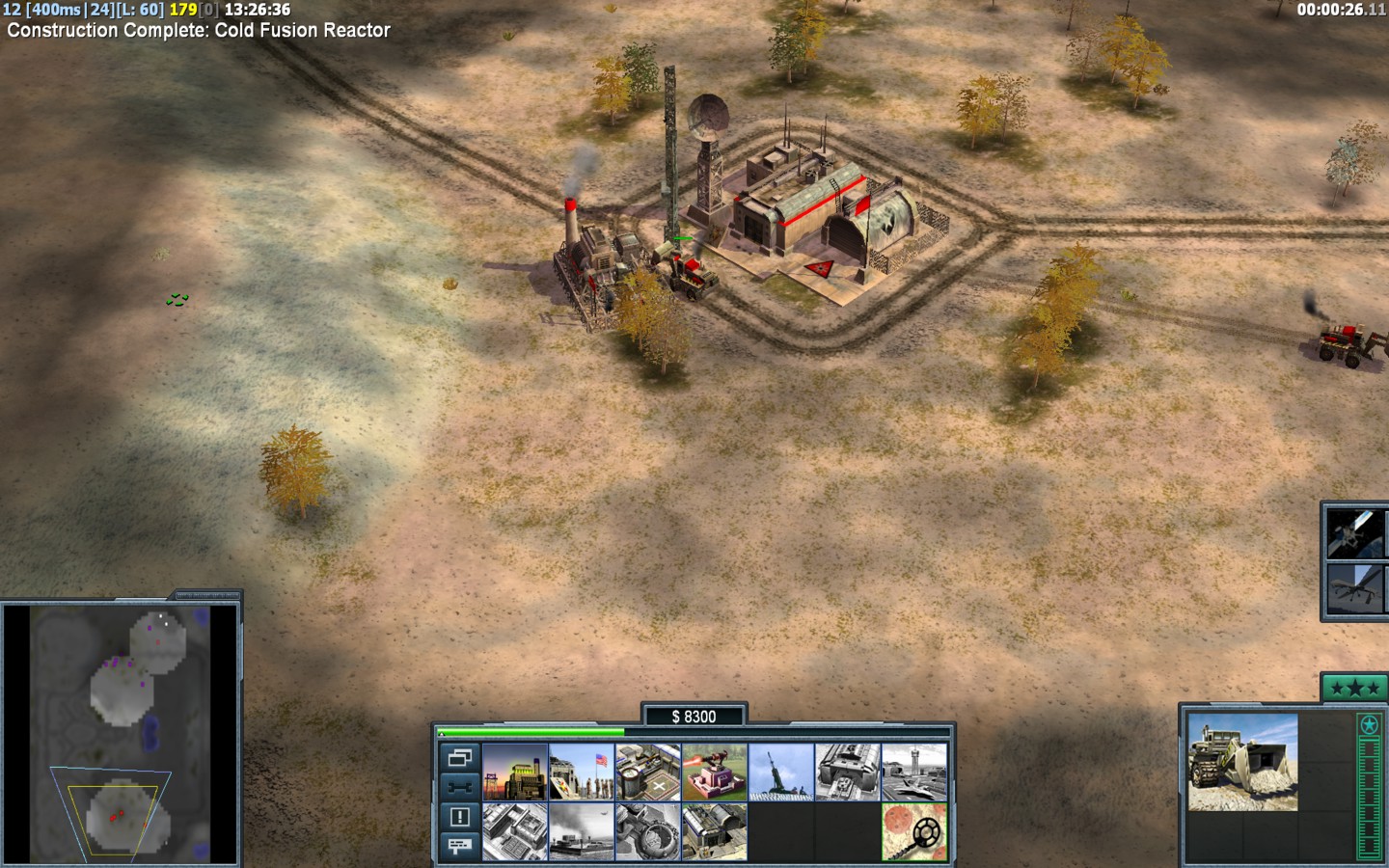This screenshot has height=868, width=1389.
Task: Build a Cold Fusion Reactor
Action: (x=515, y=772)
